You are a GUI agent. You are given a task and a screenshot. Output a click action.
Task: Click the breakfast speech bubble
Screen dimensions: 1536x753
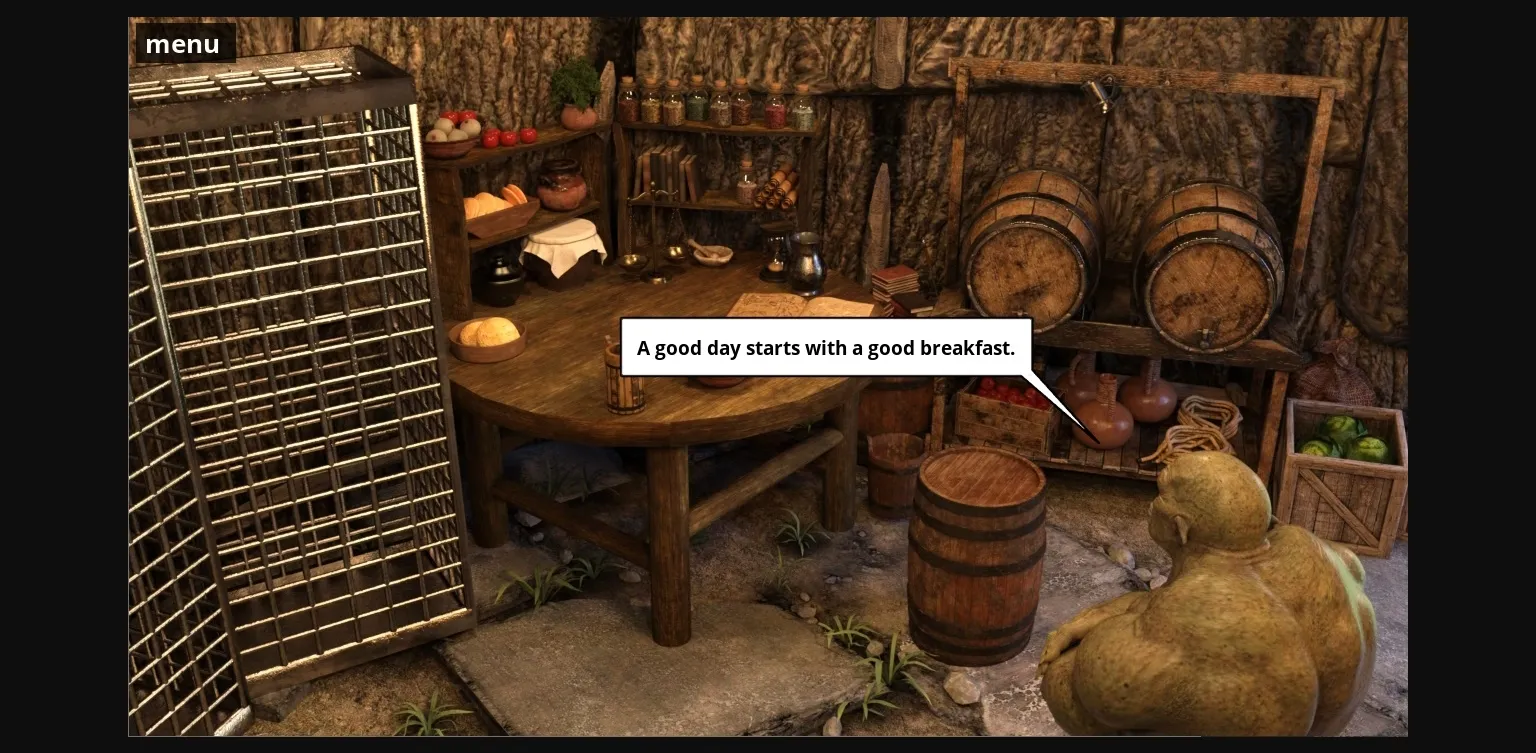[826, 348]
